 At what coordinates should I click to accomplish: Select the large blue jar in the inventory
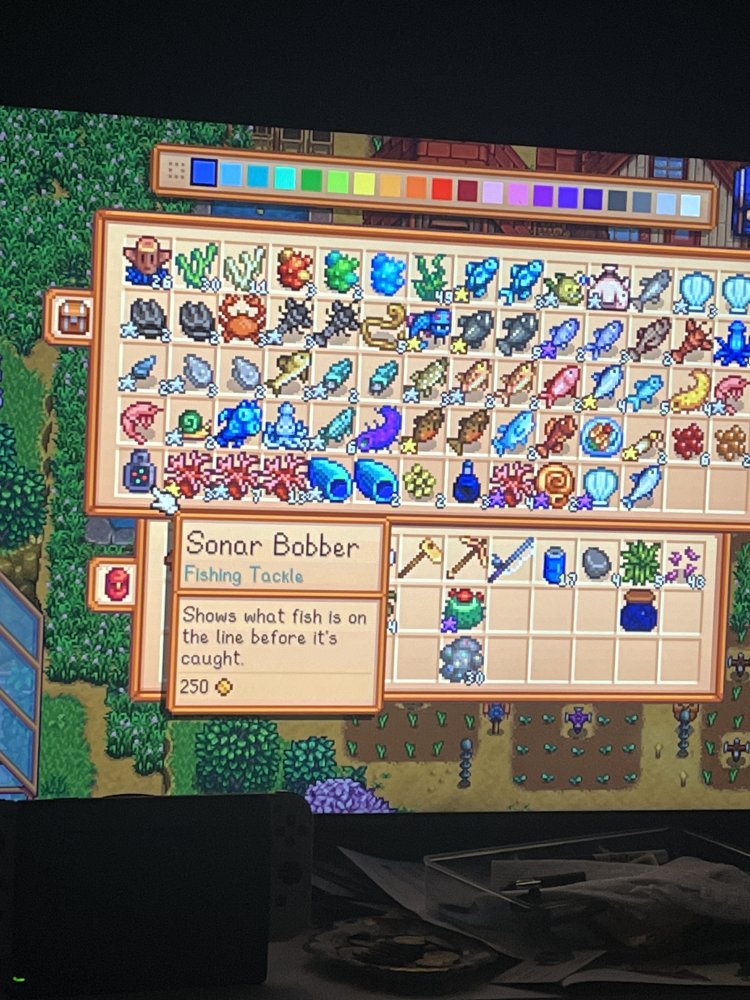tap(640, 609)
